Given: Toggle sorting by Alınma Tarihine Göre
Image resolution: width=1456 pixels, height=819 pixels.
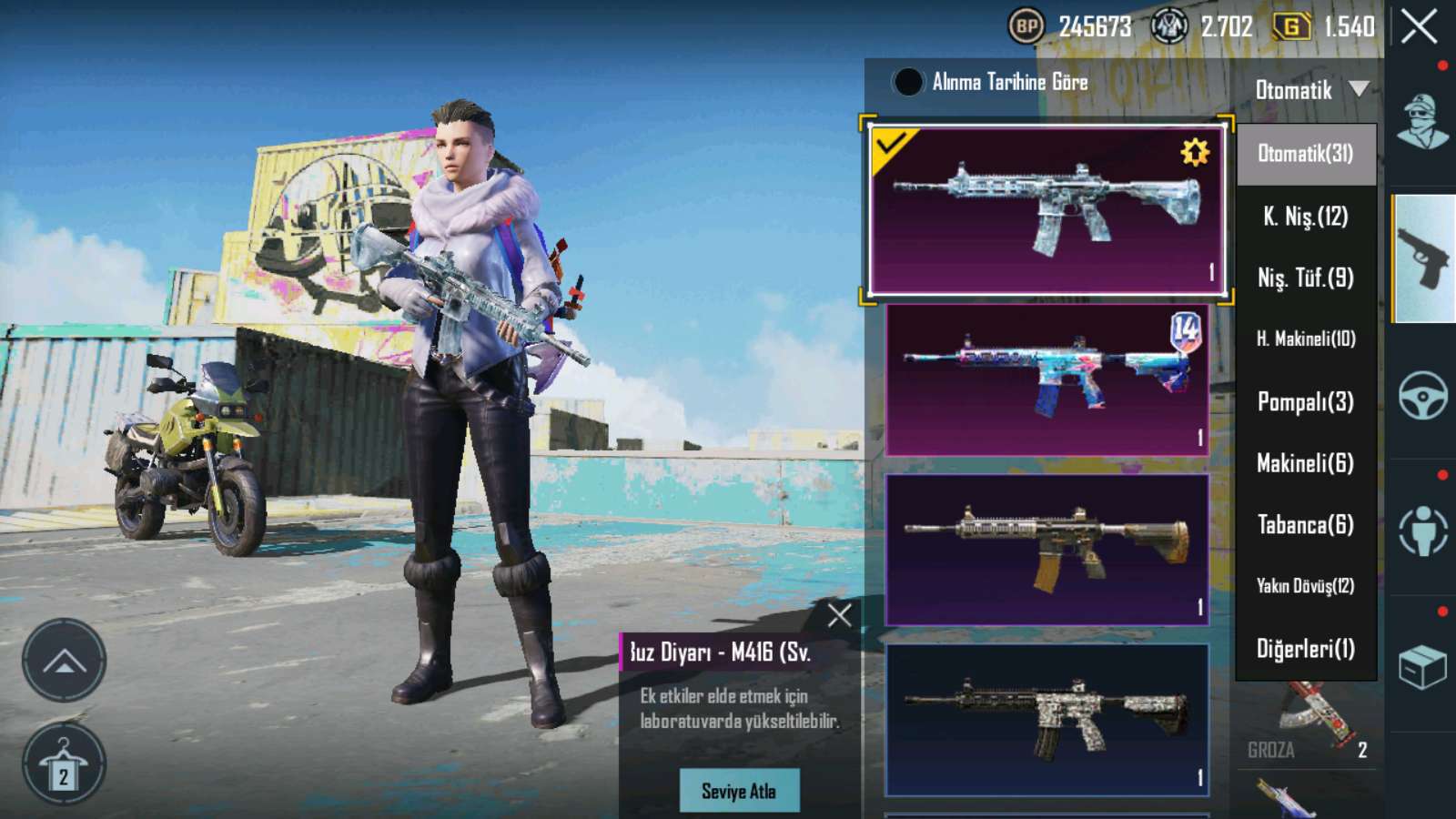Looking at the screenshot, I should (907, 82).
